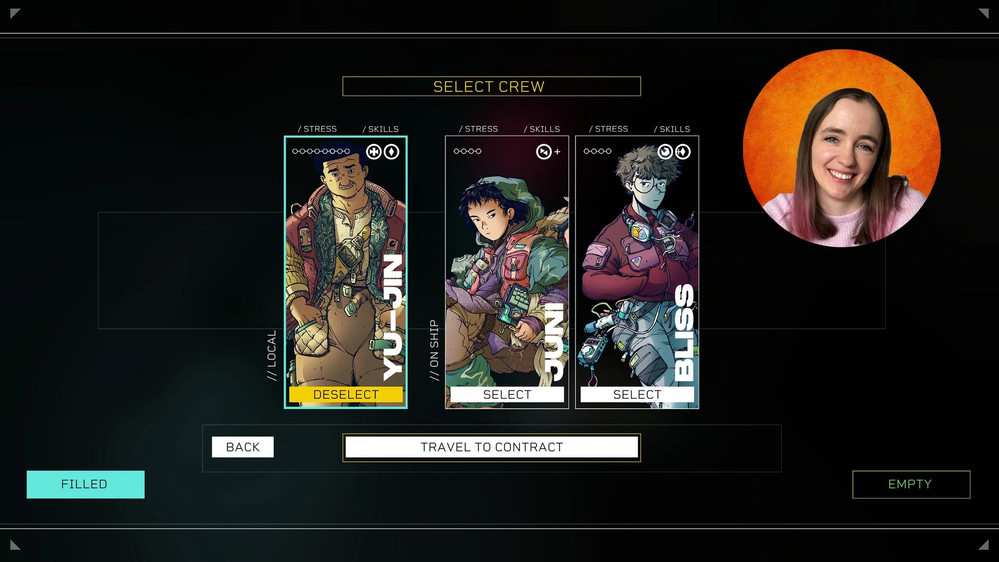Choose Yu-Jin's character card portrait

[345, 265]
